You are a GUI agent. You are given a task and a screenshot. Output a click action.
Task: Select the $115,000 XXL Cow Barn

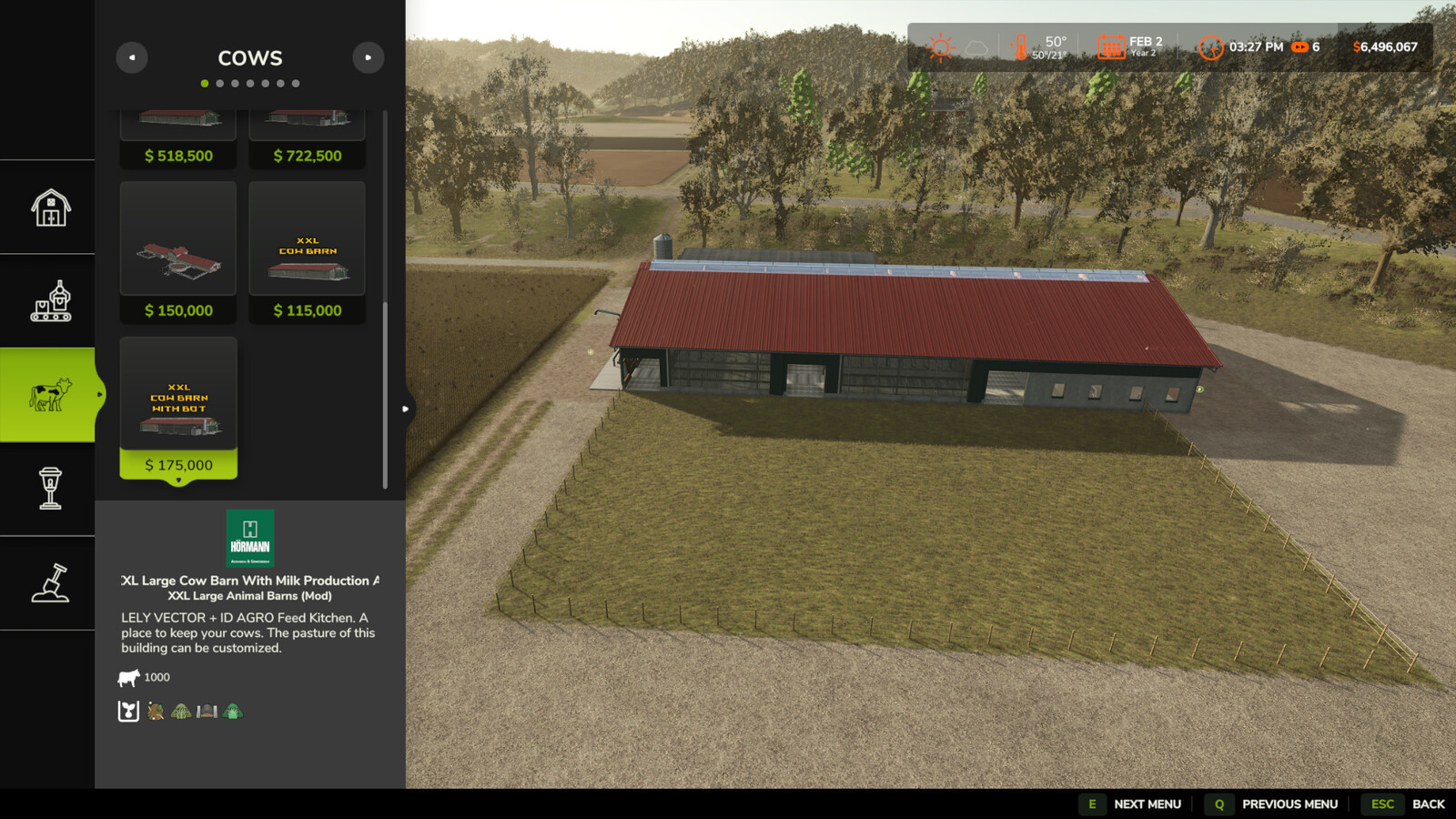[307, 238]
